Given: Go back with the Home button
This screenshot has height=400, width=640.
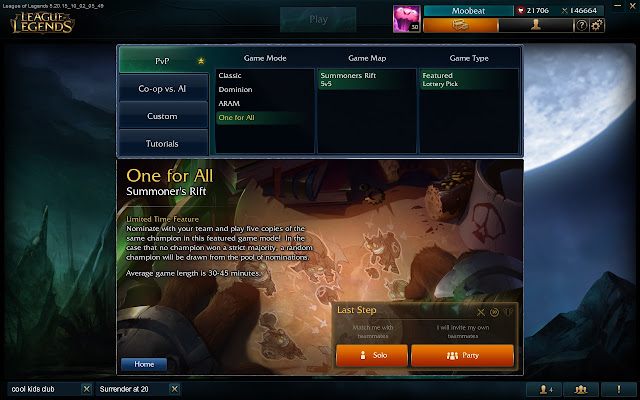Looking at the screenshot, I should tap(144, 364).
